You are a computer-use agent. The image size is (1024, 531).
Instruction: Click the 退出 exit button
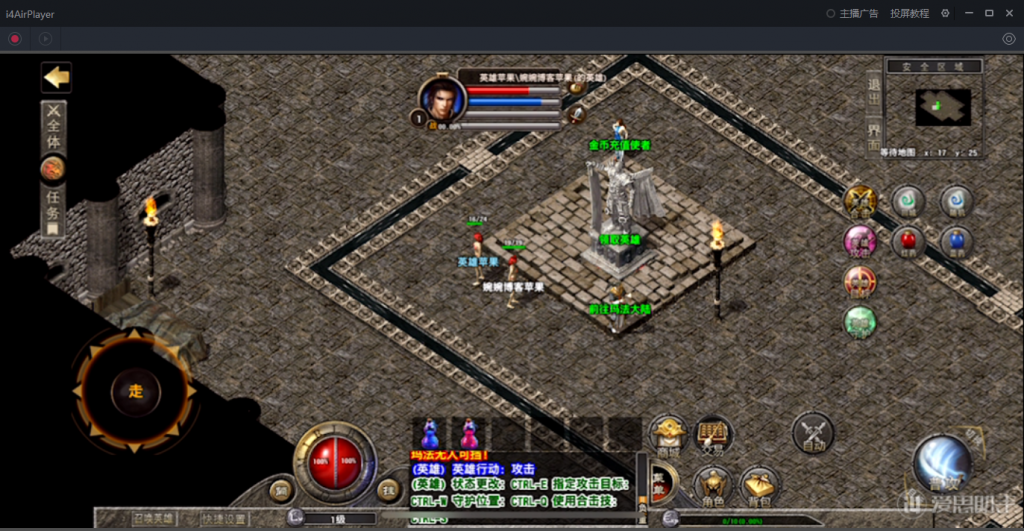(x=874, y=95)
